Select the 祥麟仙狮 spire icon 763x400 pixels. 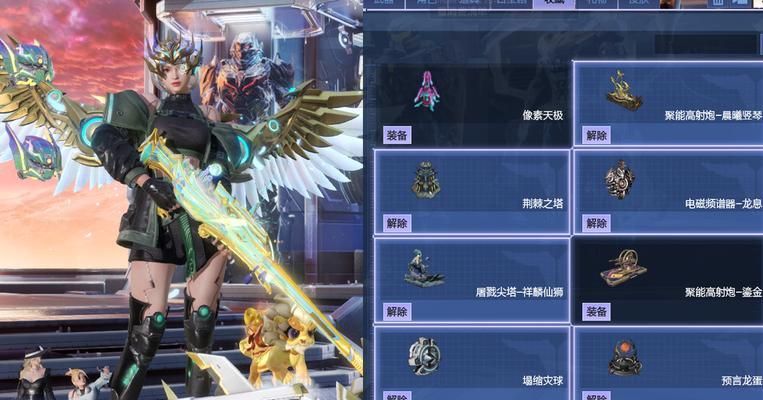click(424, 268)
